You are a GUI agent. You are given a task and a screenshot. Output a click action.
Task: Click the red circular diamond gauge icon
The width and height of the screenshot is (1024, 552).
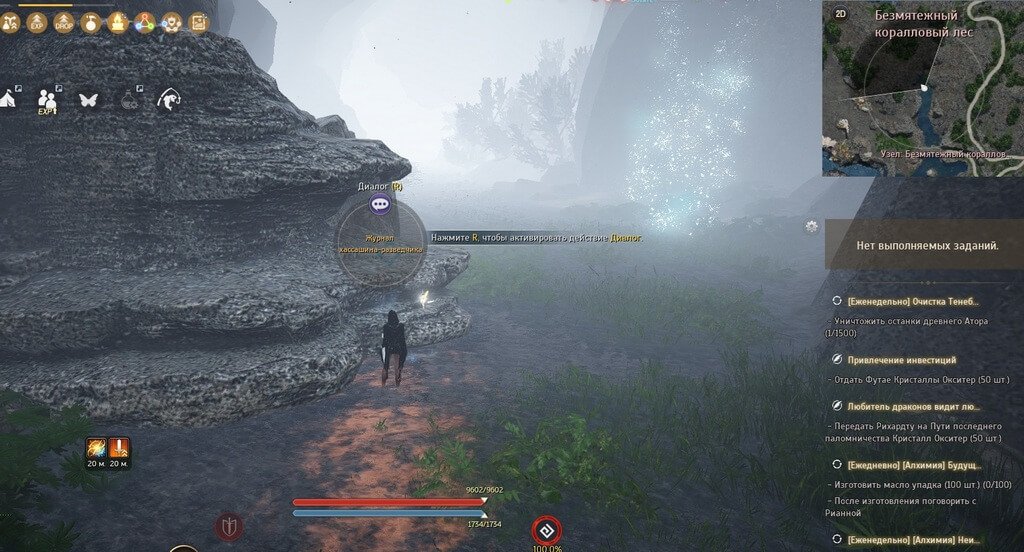546,530
